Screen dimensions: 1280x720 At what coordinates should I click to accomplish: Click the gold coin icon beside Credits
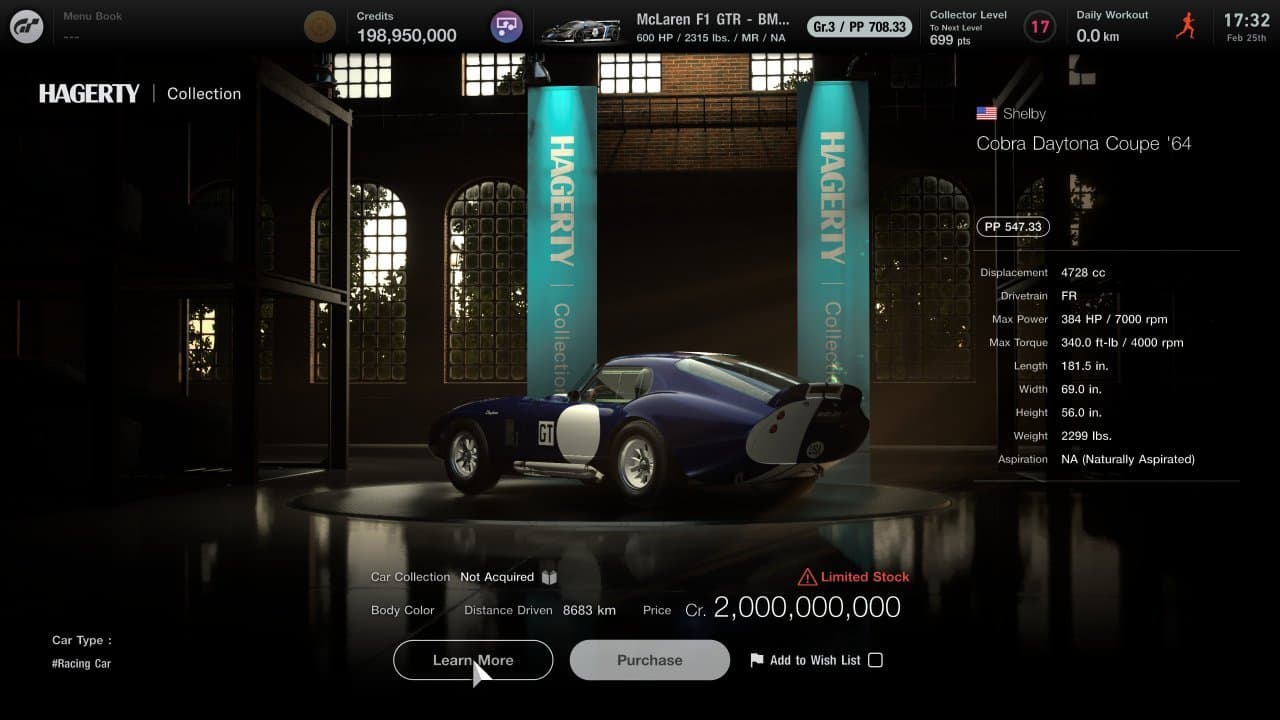pyautogui.click(x=320, y=26)
